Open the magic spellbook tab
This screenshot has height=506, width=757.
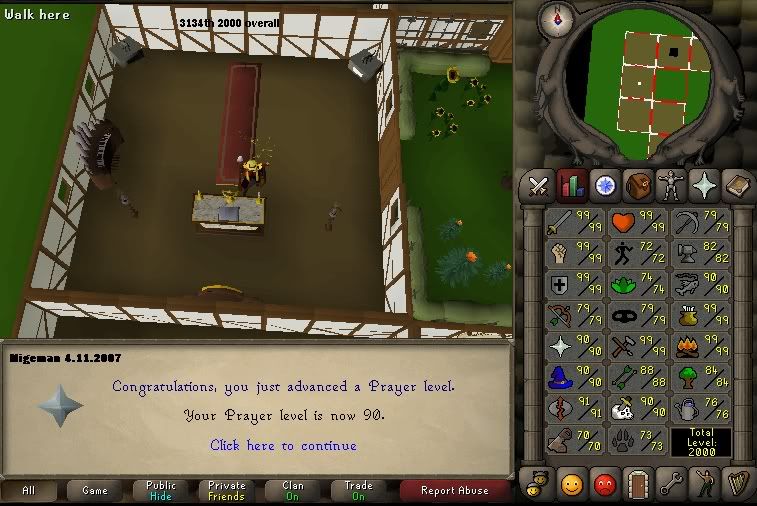coord(737,185)
